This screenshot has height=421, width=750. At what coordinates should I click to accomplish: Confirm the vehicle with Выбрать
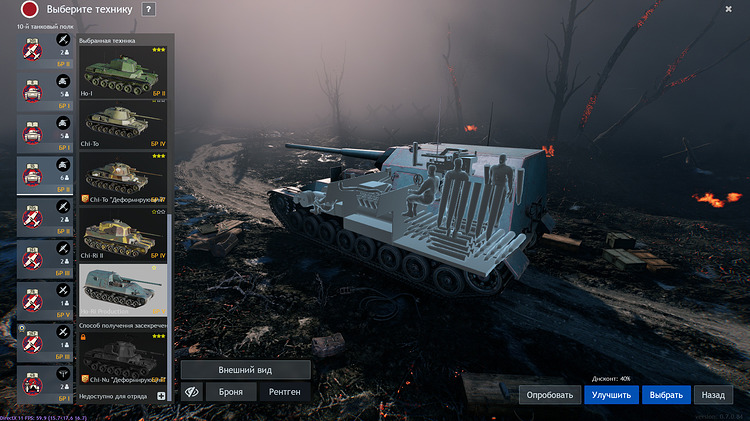(x=665, y=394)
